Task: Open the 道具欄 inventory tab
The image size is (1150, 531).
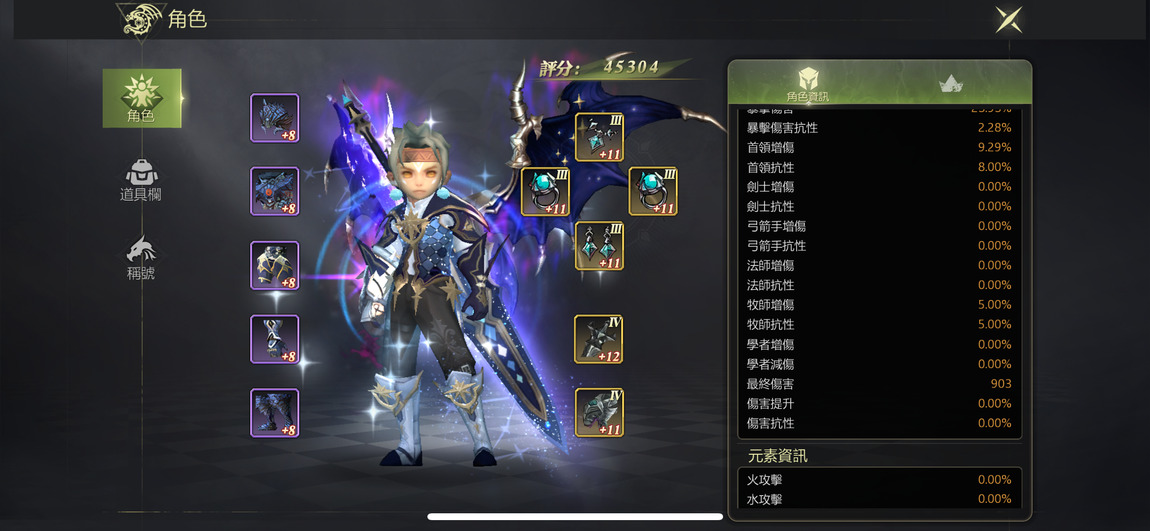Action: [142, 180]
